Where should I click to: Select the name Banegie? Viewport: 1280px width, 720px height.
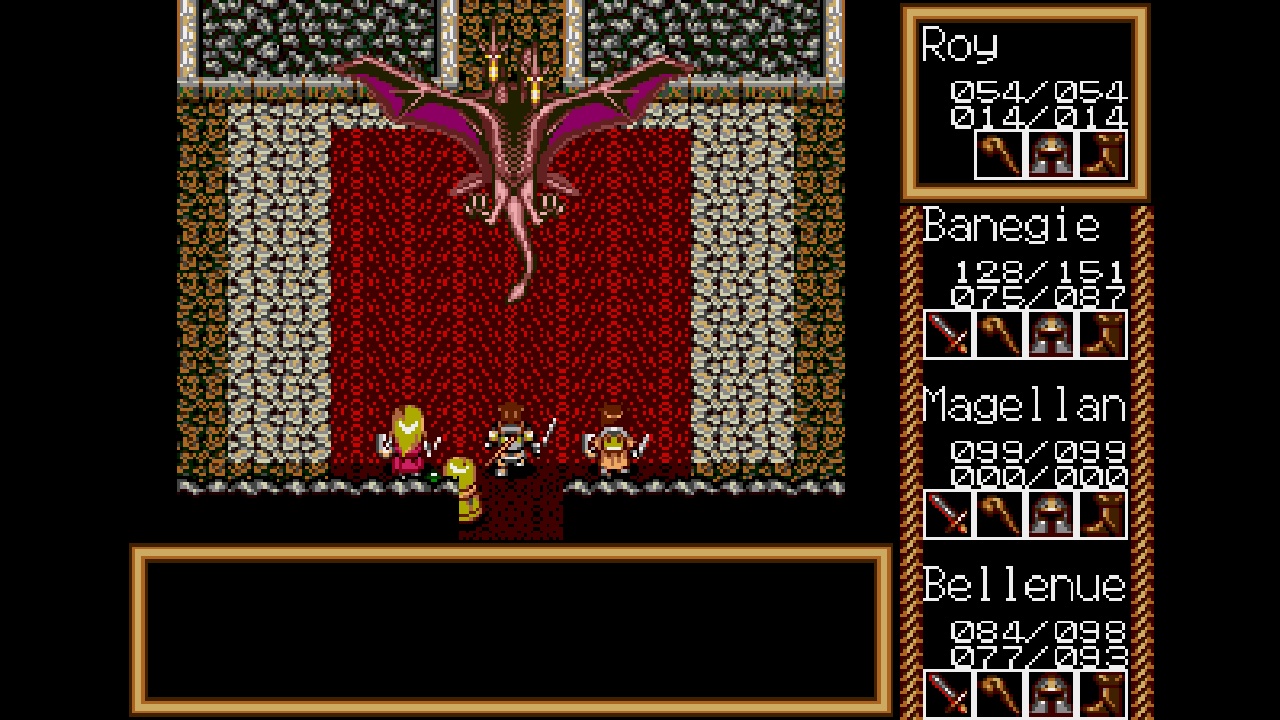pyautogui.click(x=1008, y=226)
